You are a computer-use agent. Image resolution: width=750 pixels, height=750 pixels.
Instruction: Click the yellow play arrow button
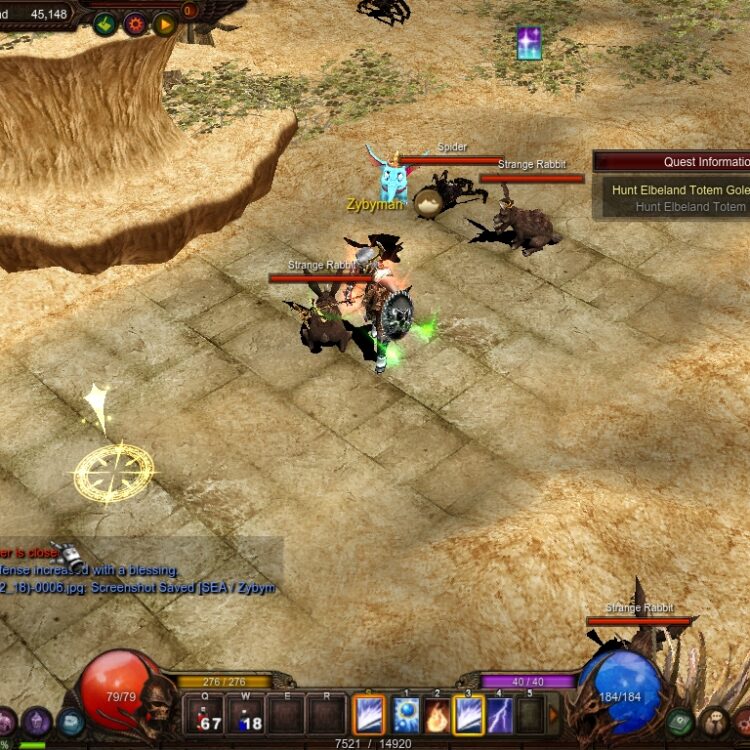click(x=165, y=23)
